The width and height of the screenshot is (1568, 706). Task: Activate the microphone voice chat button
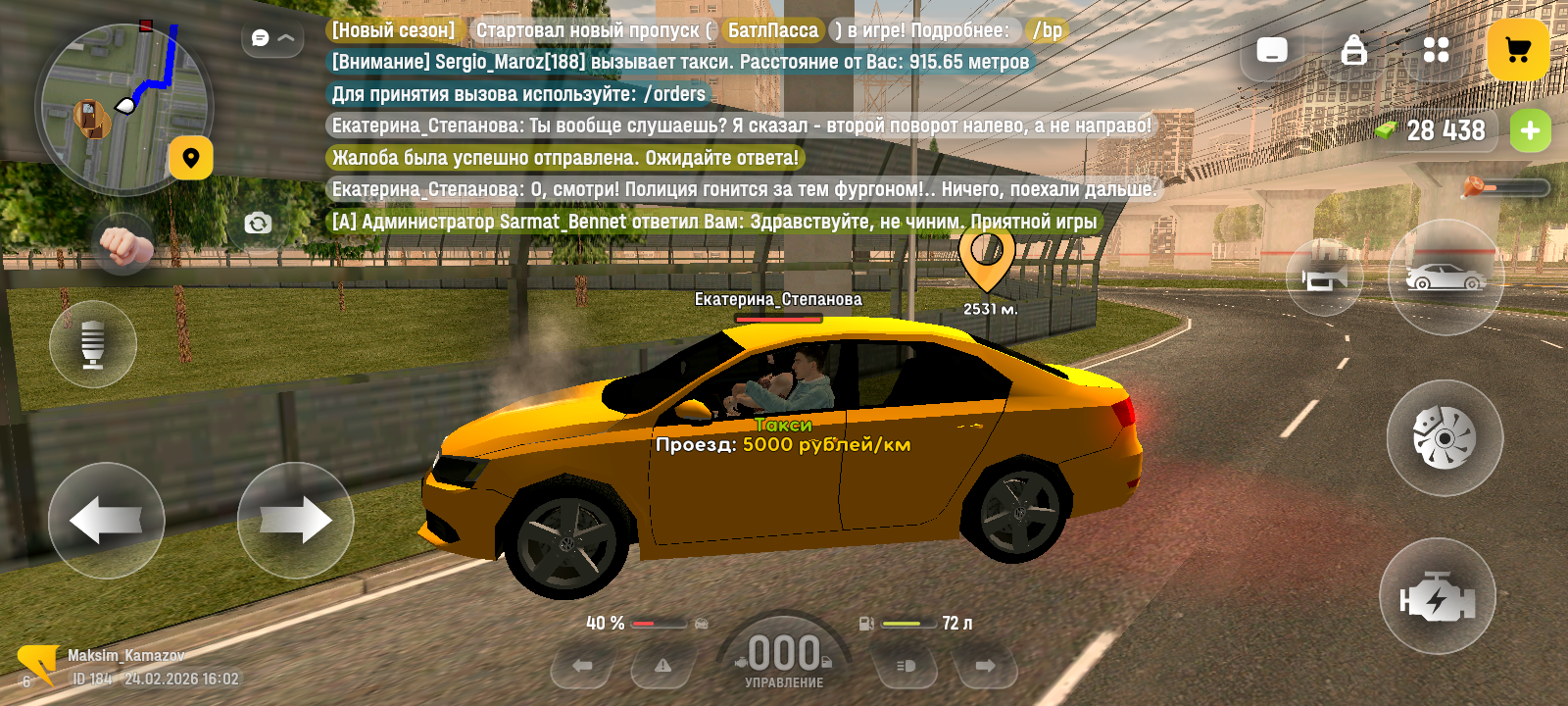click(93, 344)
